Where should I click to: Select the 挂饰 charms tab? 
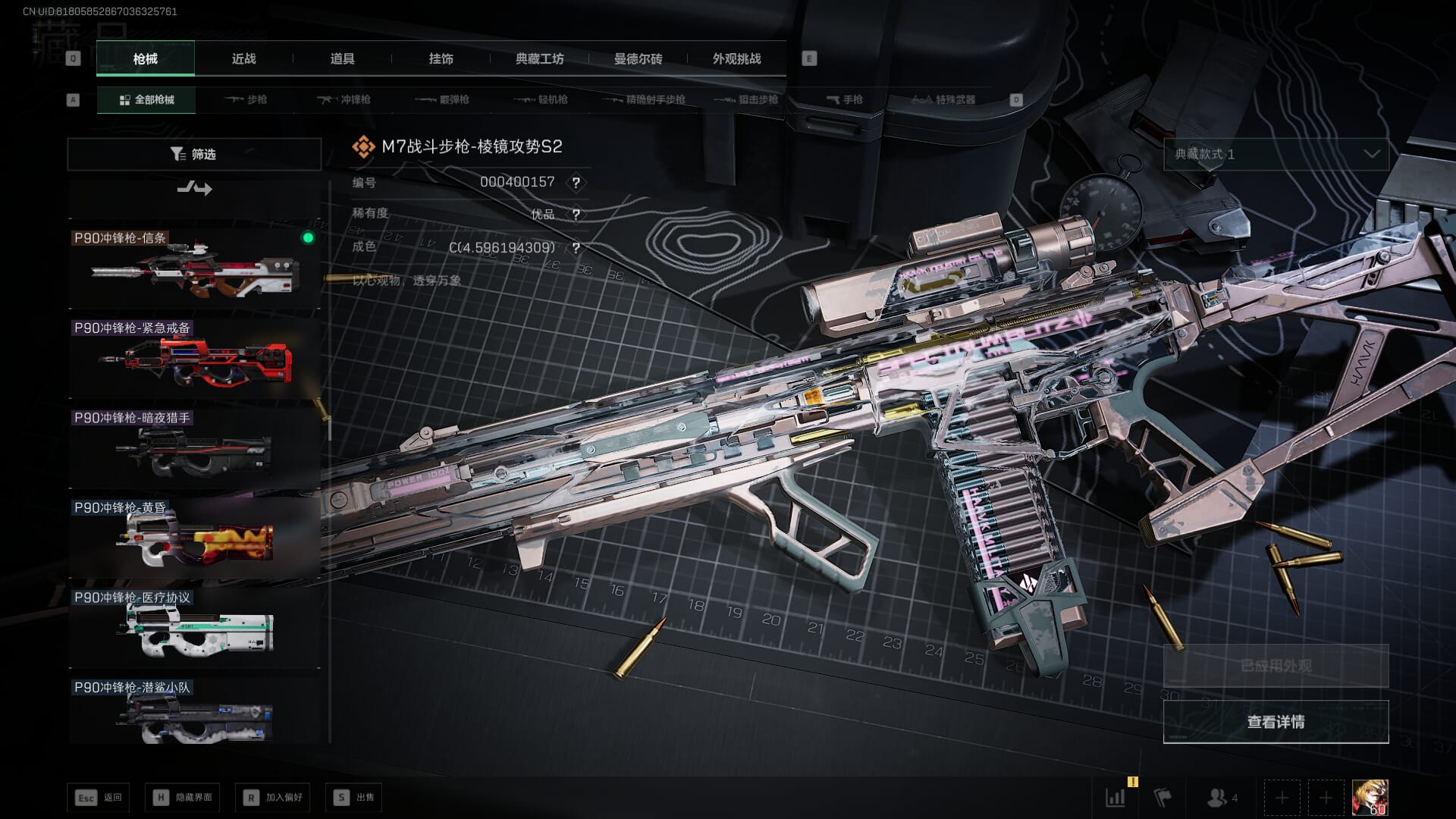[x=441, y=59]
